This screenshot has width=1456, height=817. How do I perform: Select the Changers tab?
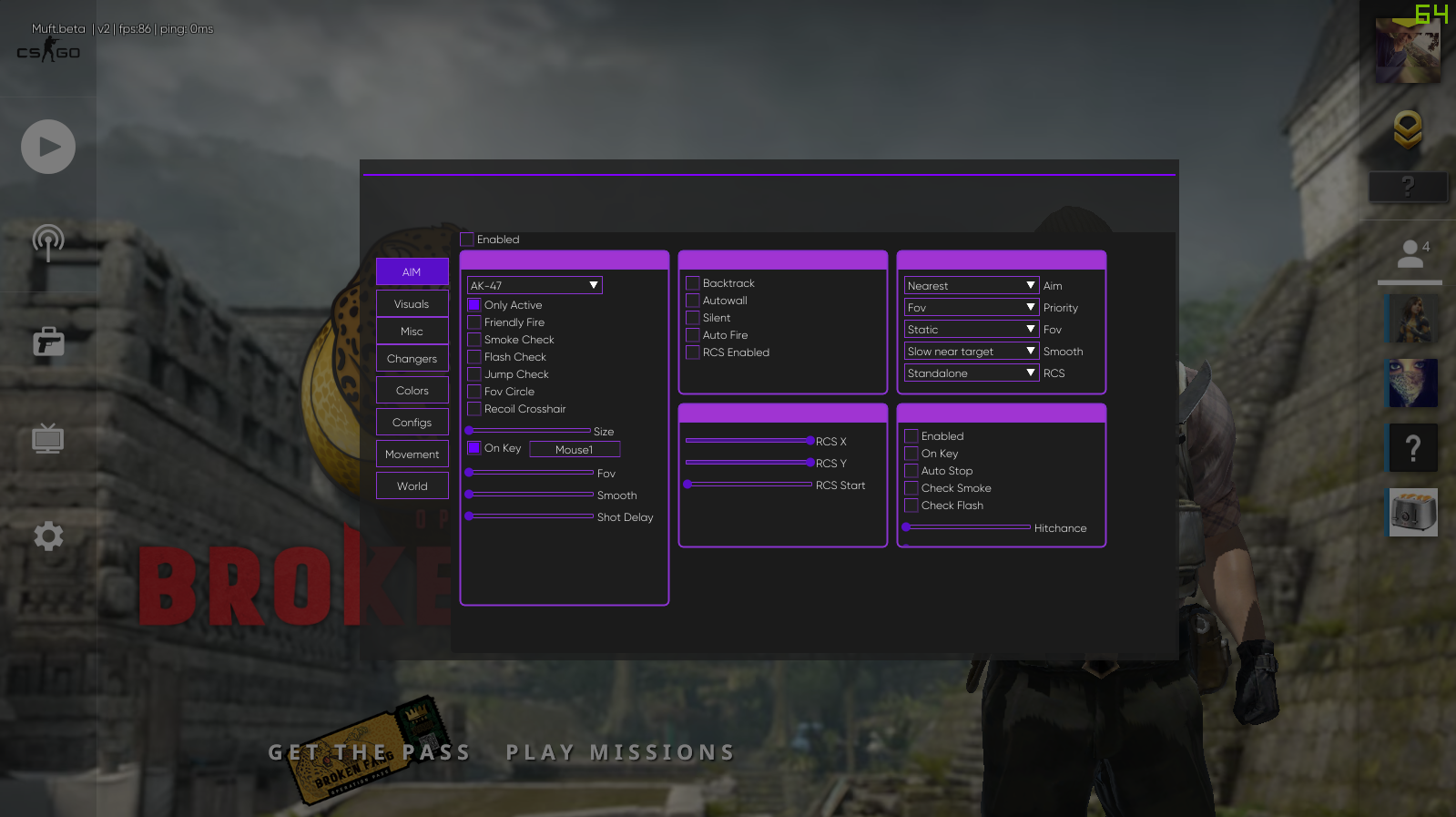412,359
